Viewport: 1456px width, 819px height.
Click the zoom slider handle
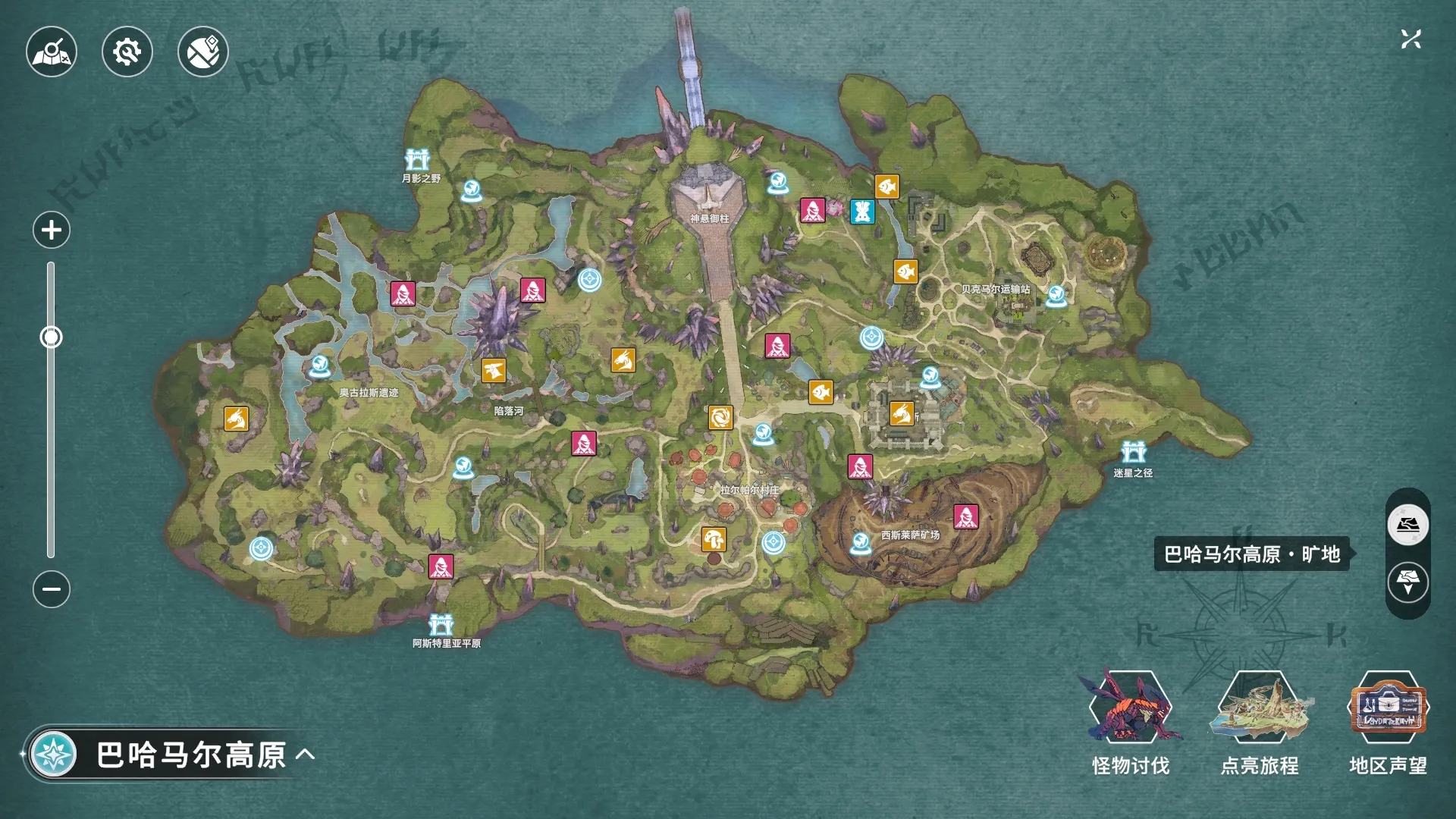(51, 337)
